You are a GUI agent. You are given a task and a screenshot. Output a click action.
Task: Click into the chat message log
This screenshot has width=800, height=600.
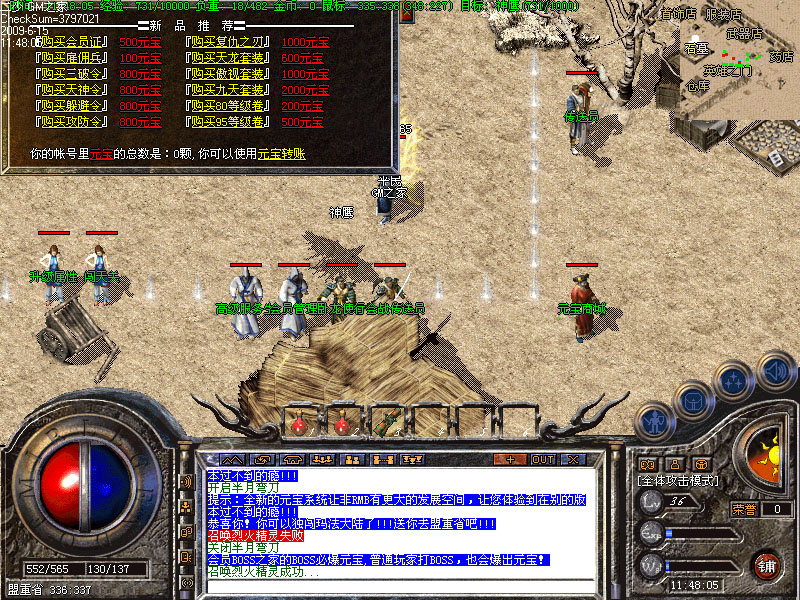coord(400,520)
